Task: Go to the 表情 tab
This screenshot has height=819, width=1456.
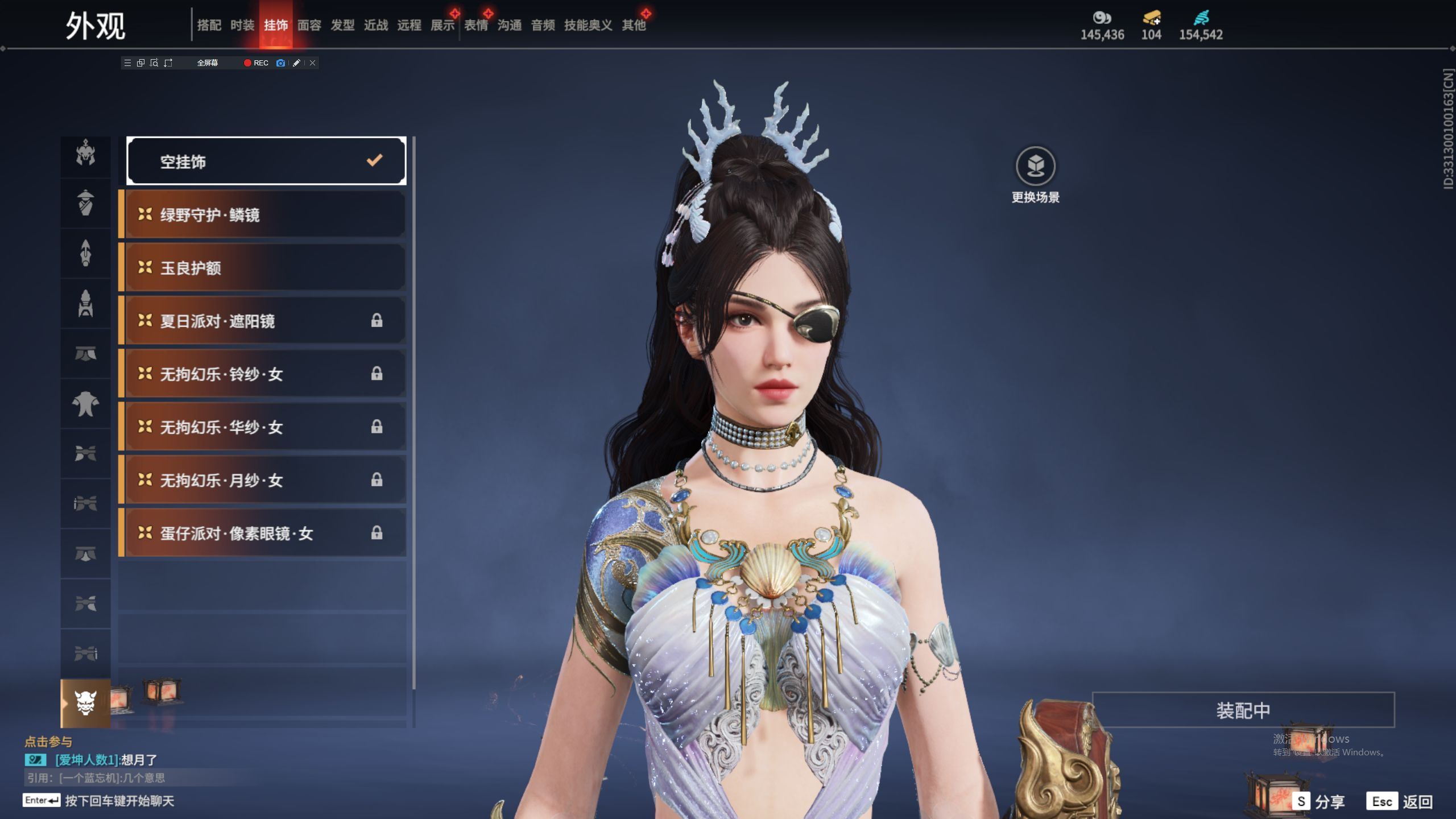Action: coord(476,25)
